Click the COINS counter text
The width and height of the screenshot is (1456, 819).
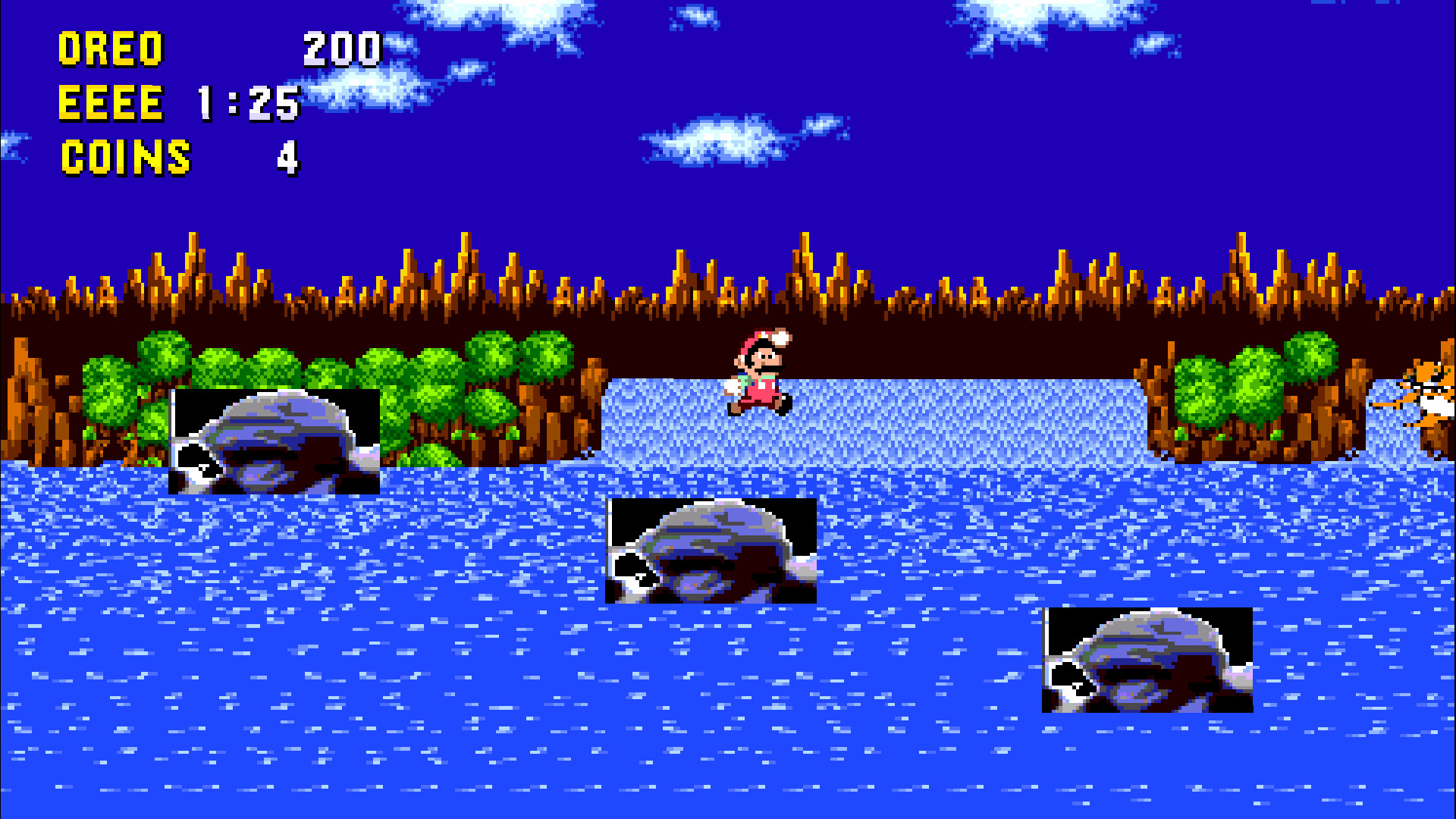pos(125,155)
